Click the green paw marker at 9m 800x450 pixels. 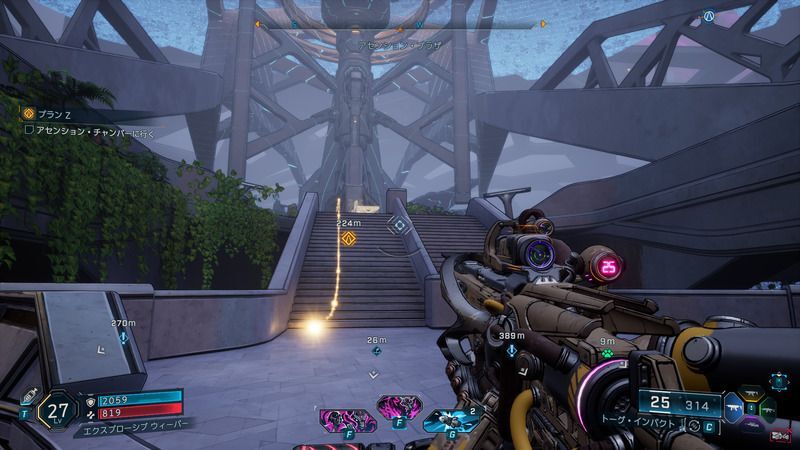click(x=607, y=352)
